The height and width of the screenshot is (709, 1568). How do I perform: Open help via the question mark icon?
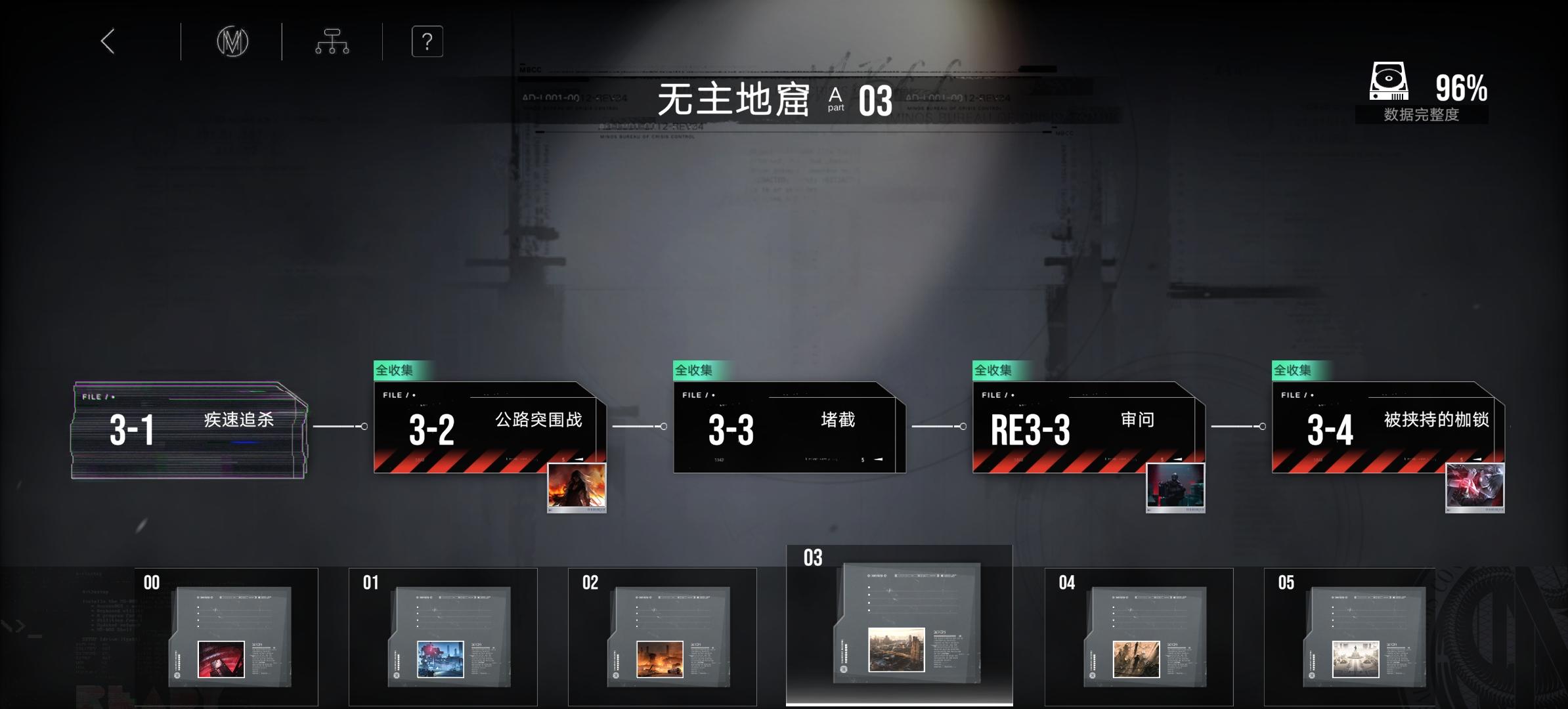pos(427,41)
